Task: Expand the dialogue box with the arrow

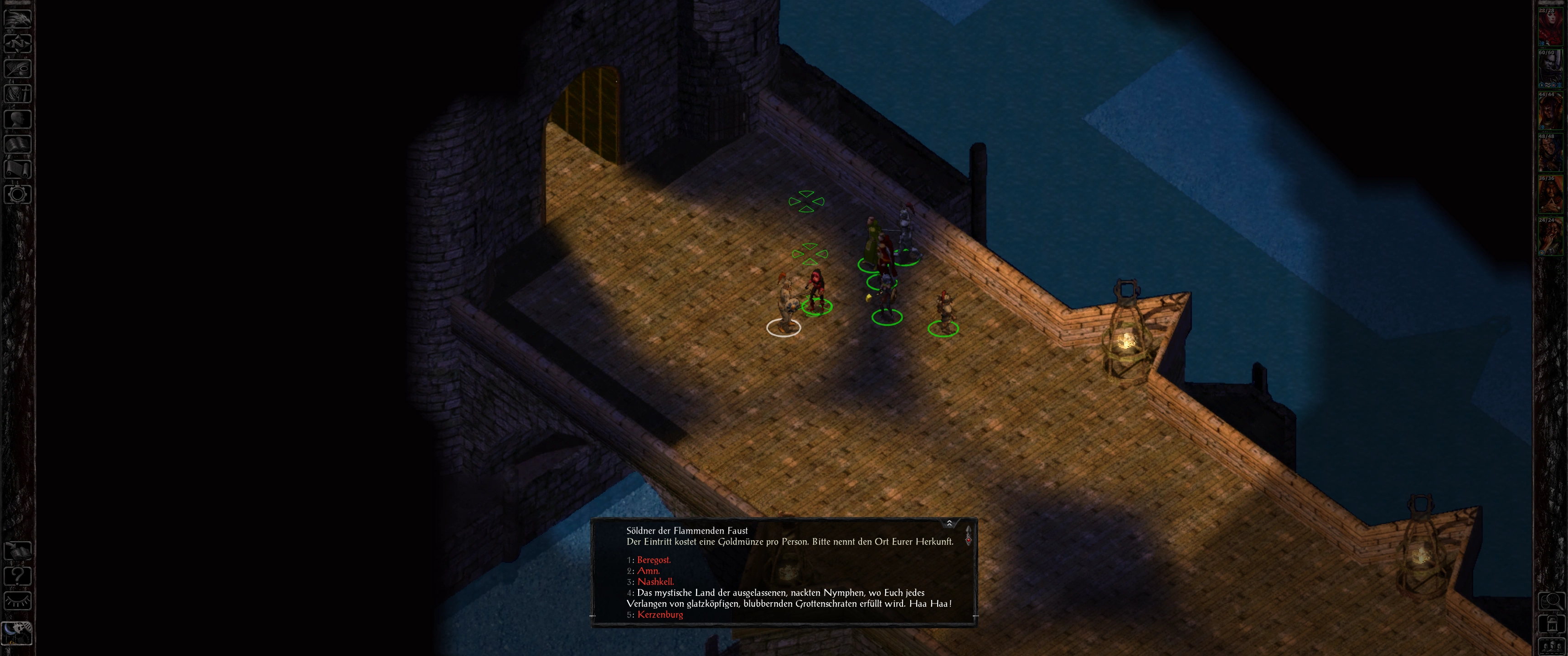Action: pyautogui.click(x=949, y=523)
